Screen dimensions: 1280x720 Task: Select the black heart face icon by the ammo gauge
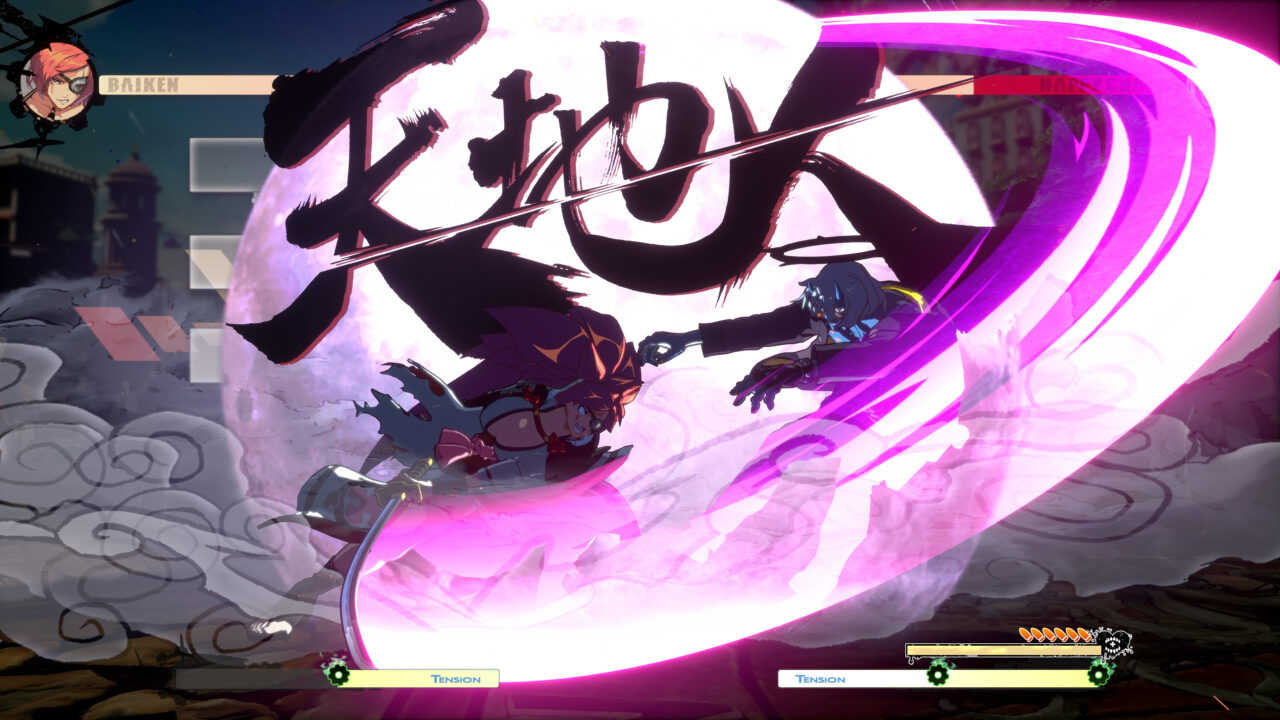tap(1114, 644)
